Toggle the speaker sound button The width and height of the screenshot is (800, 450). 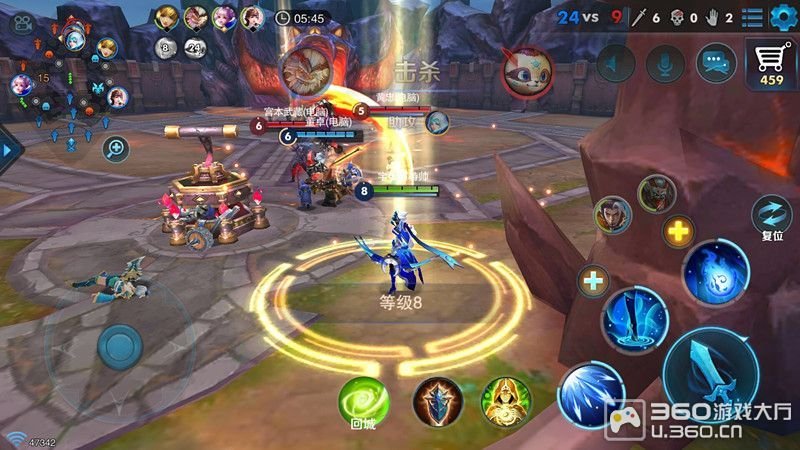click(x=615, y=64)
